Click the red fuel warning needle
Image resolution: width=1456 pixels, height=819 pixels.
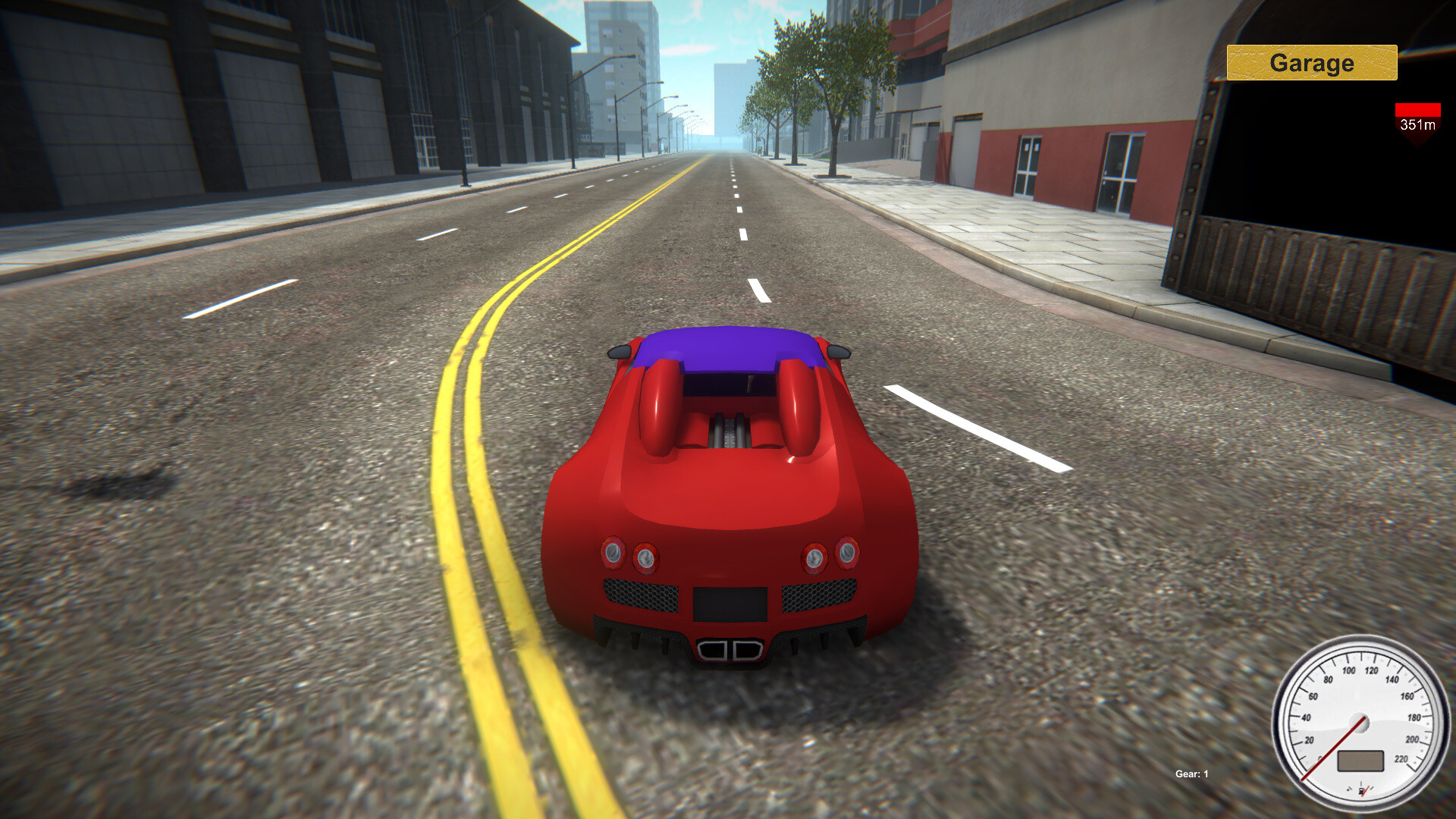point(1365,789)
